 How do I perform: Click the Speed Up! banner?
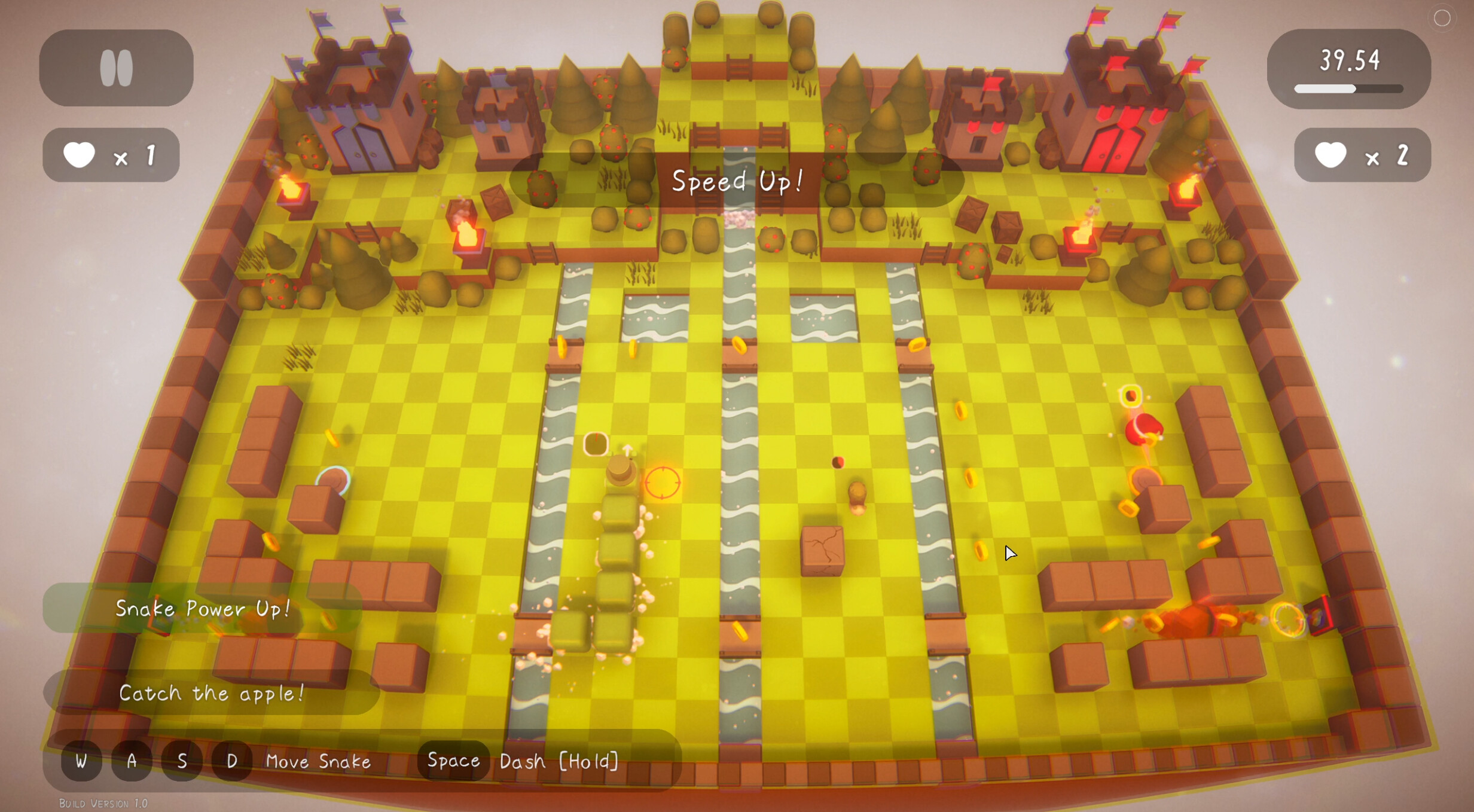pos(737,181)
